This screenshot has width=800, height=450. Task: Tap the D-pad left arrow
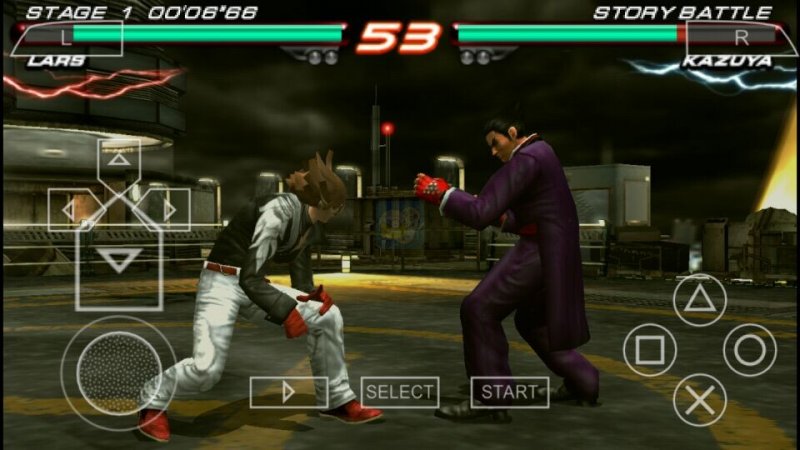pos(68,210)
